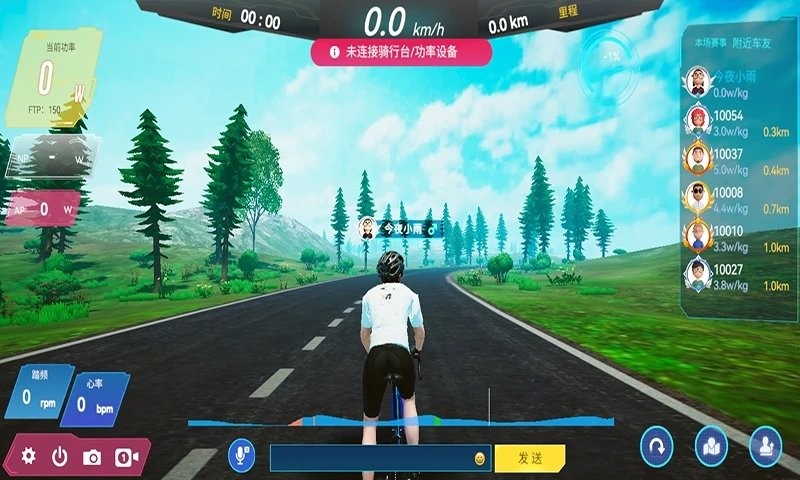The height and width of the screenshot is (480, 800).
Task: Start recording with the video camera icon
Action: [x=126, y=457]
